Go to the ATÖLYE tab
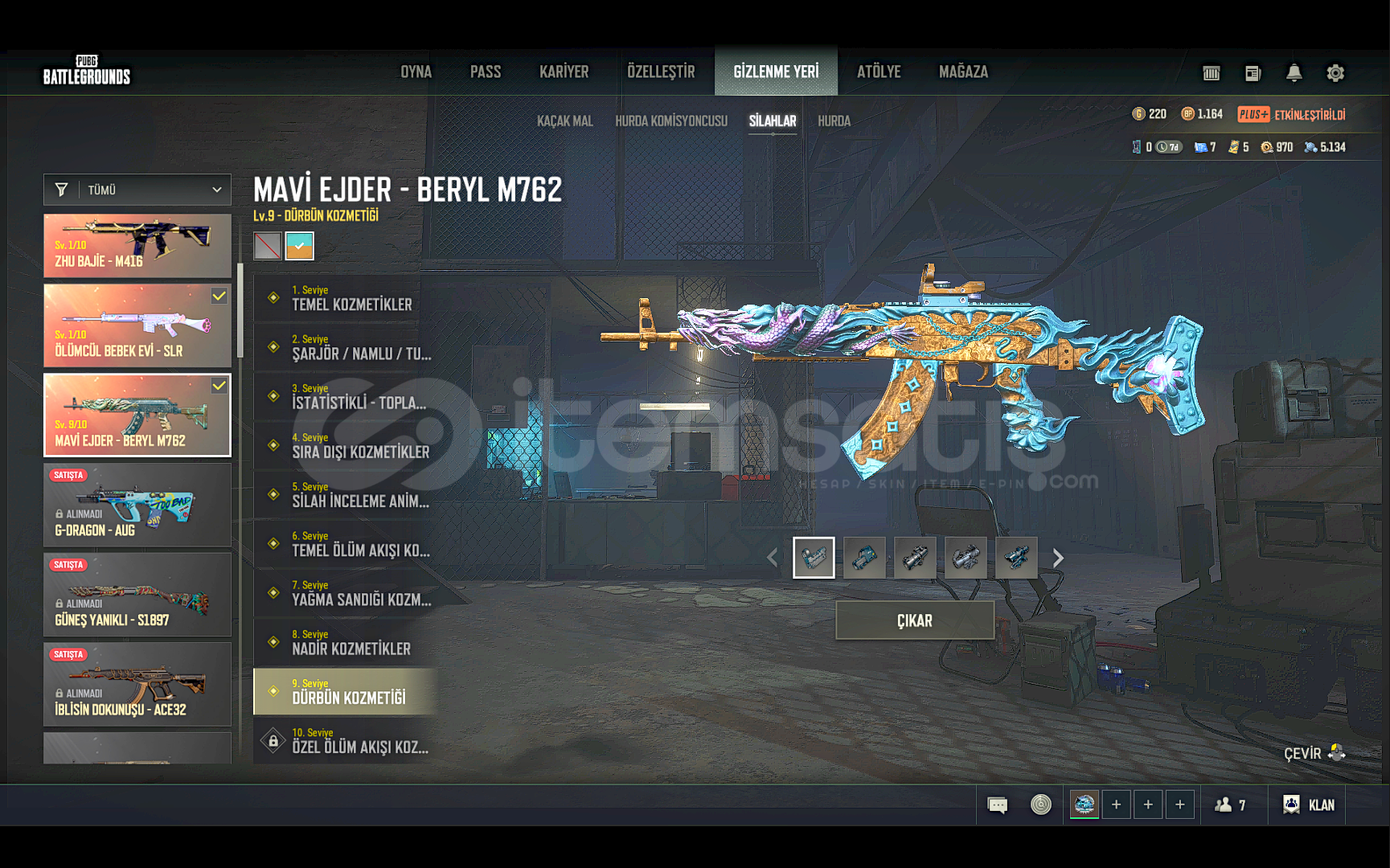1390x868 pixels. point(879,72)
